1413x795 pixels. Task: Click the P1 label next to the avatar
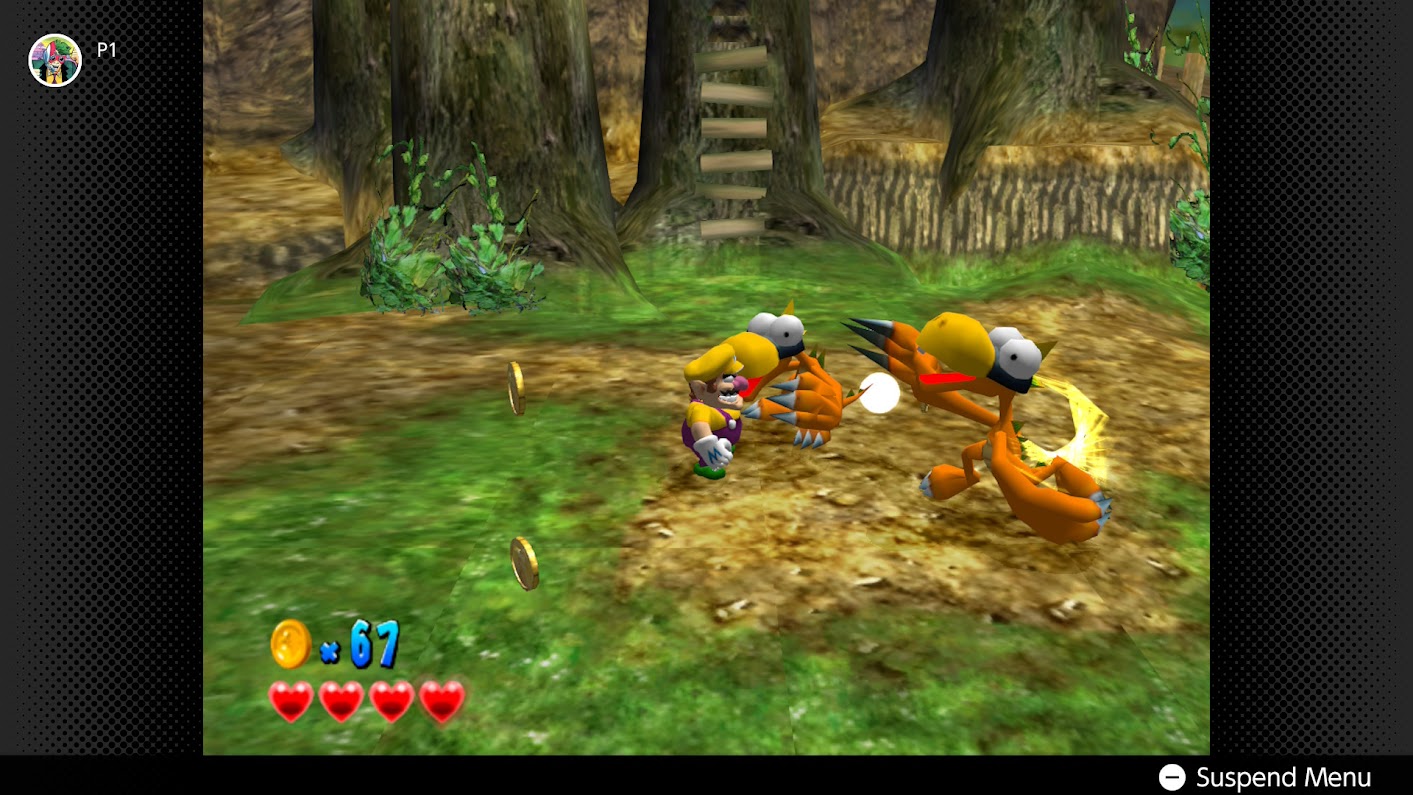pyautogui.click(x=105, y=47)
